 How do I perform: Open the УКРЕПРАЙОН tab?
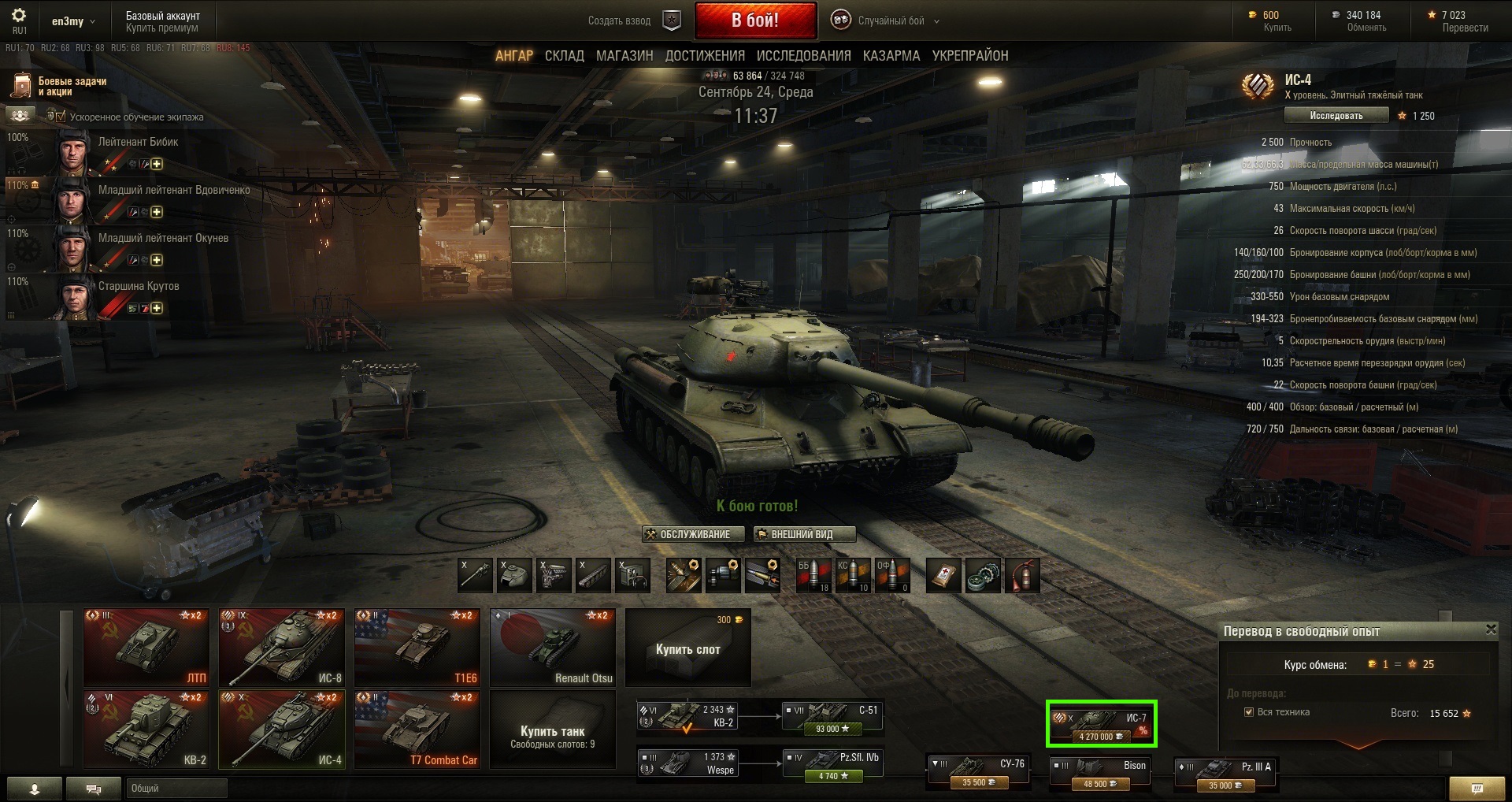click(x=969, y=56)
